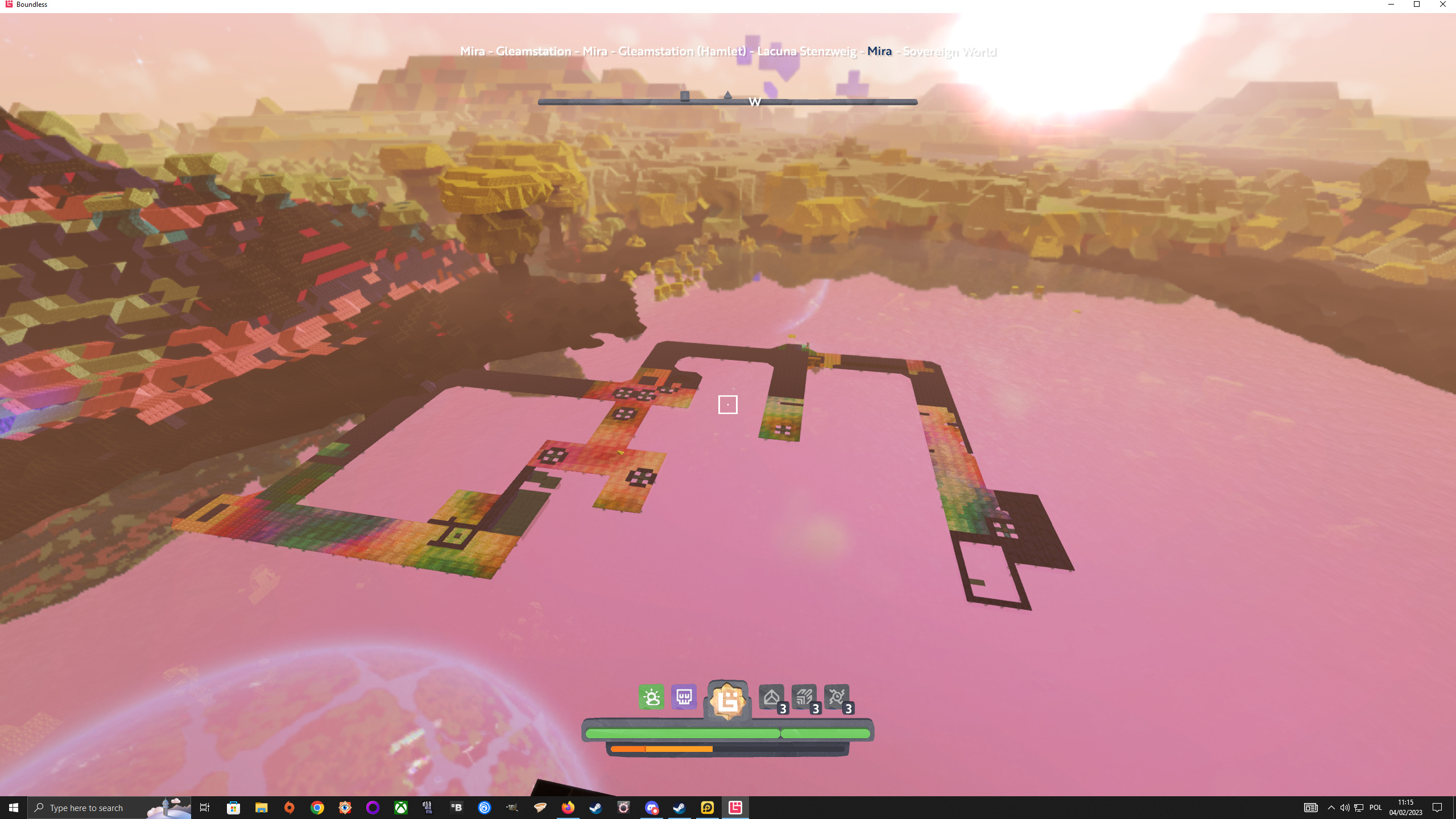Click the compass bar's square beacon marker

pyautogui.click(x=685, y=96)
